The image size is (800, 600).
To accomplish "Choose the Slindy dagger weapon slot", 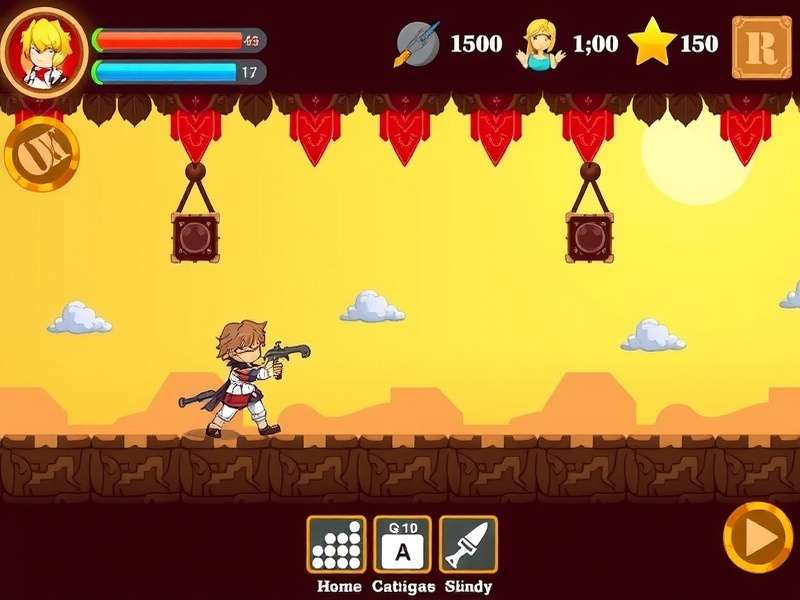I will click(468, 544).
